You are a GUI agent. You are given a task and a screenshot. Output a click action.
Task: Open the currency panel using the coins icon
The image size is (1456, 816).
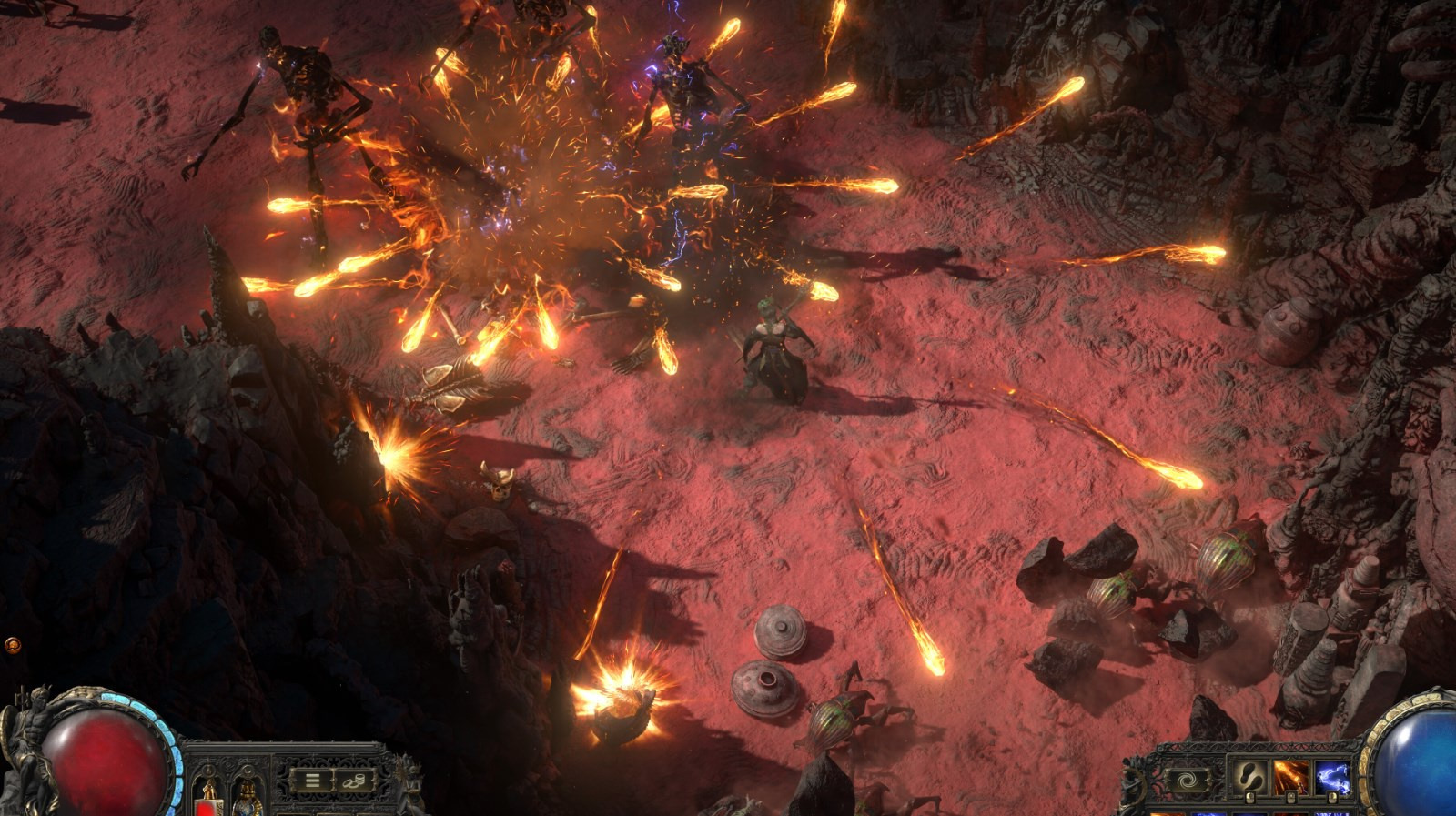pos(353,781)
